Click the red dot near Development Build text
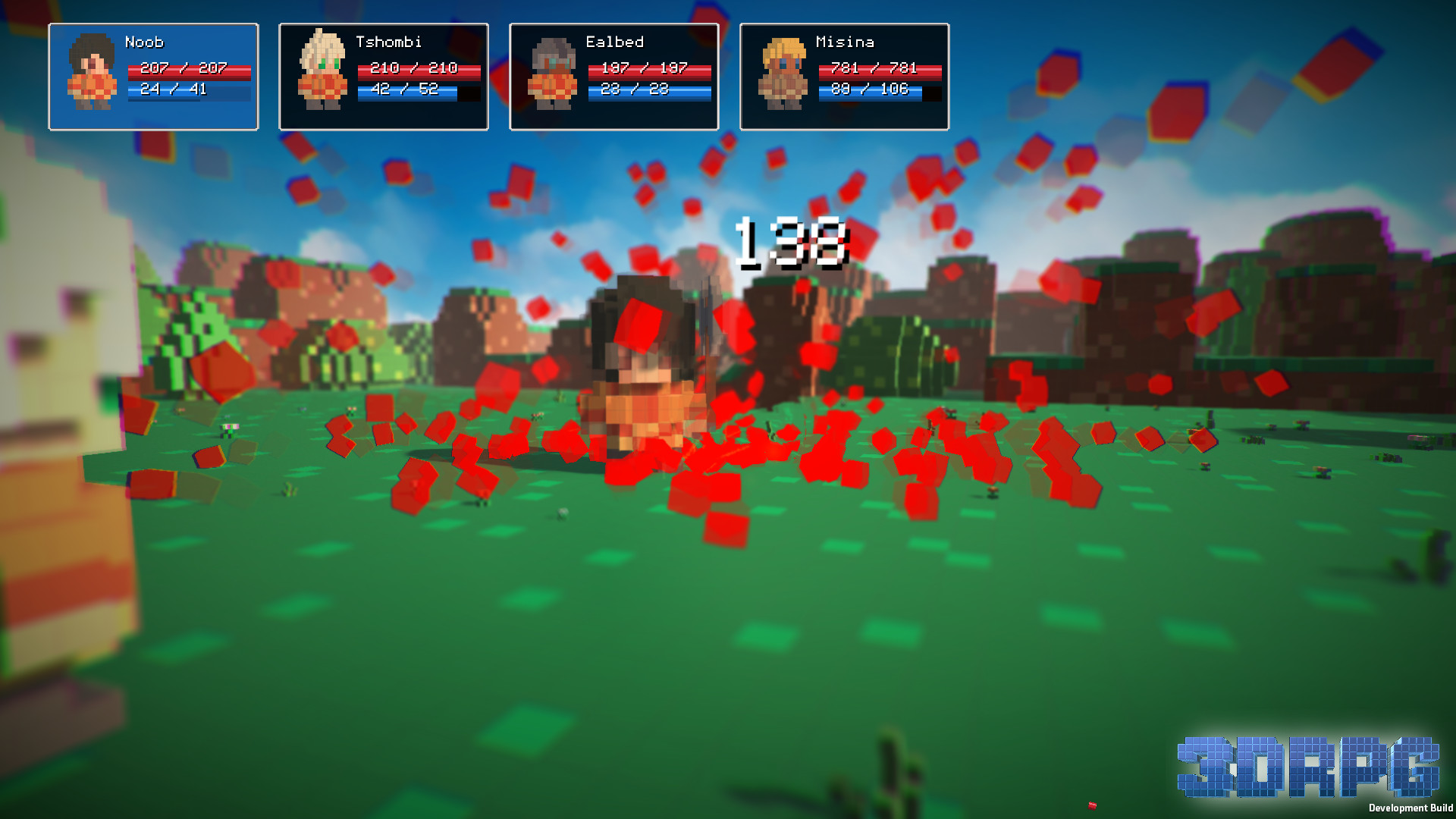Viewport: 1456px width, 819px height. (x=1090, y=806)
